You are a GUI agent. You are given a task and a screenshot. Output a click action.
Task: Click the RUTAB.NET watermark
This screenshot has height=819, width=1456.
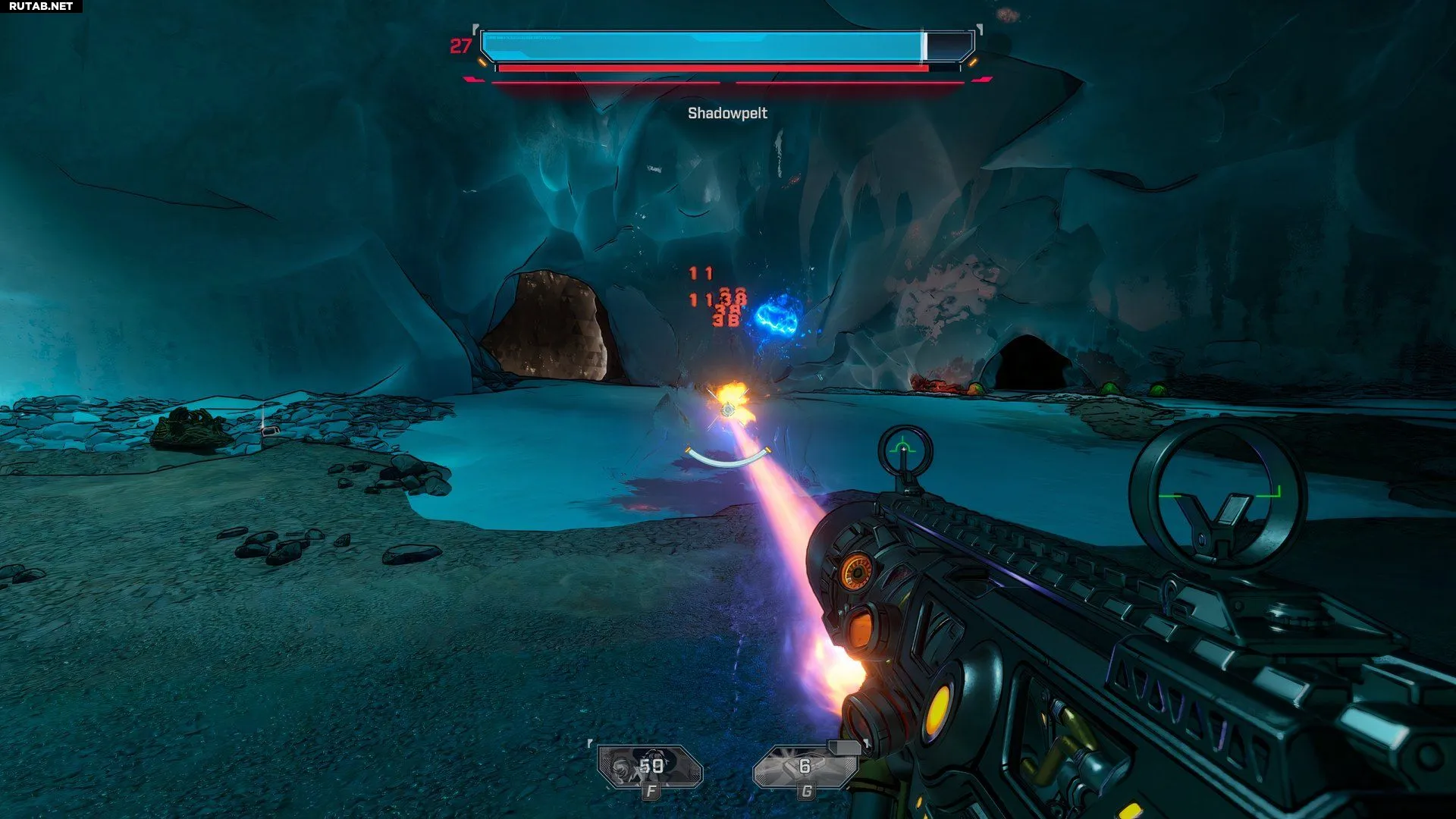(41, 6)
